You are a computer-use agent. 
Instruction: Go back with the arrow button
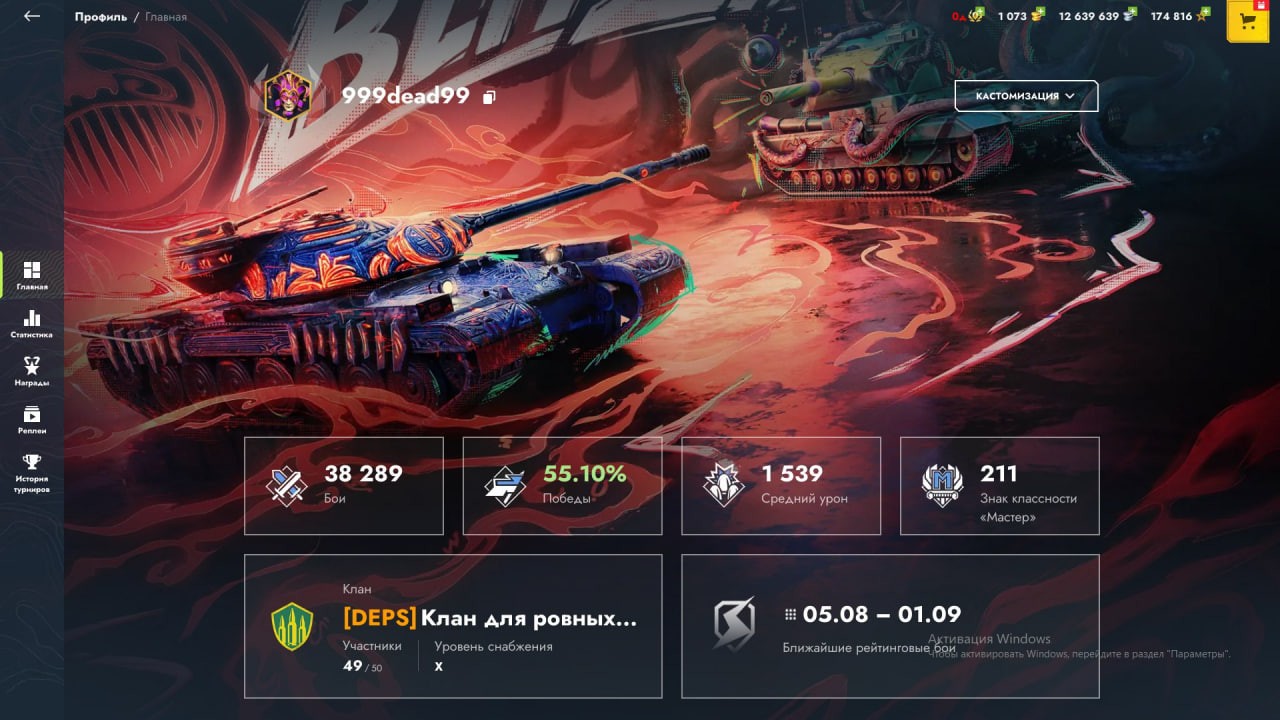[x=32, y=16]
